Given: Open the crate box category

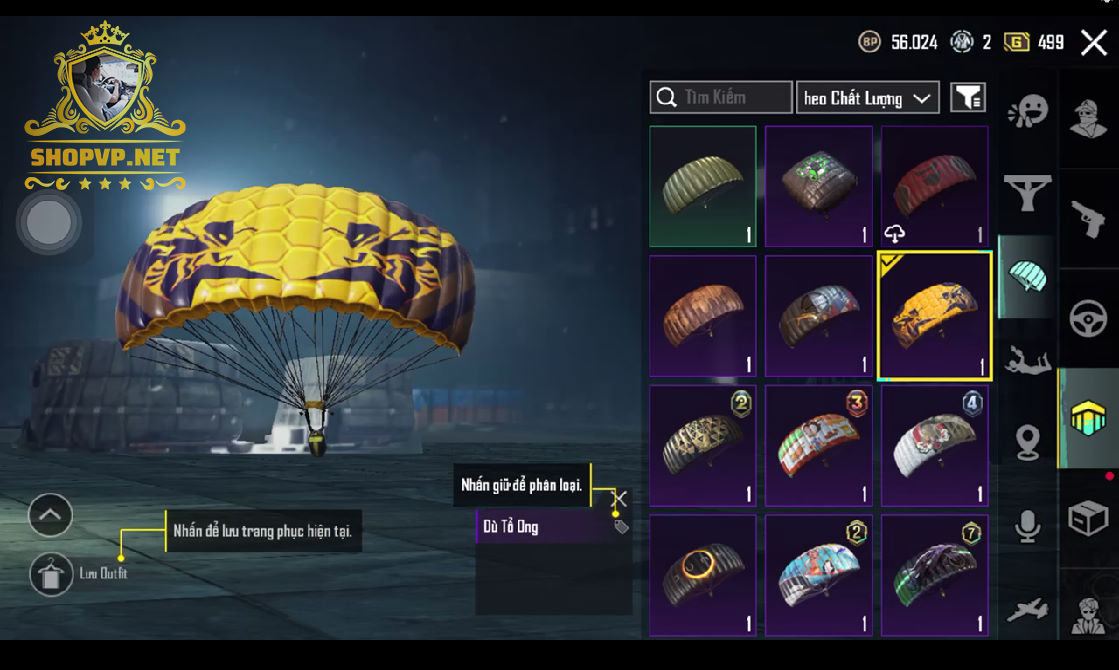Looking at the screenshot, I should tap(1088, 519).
